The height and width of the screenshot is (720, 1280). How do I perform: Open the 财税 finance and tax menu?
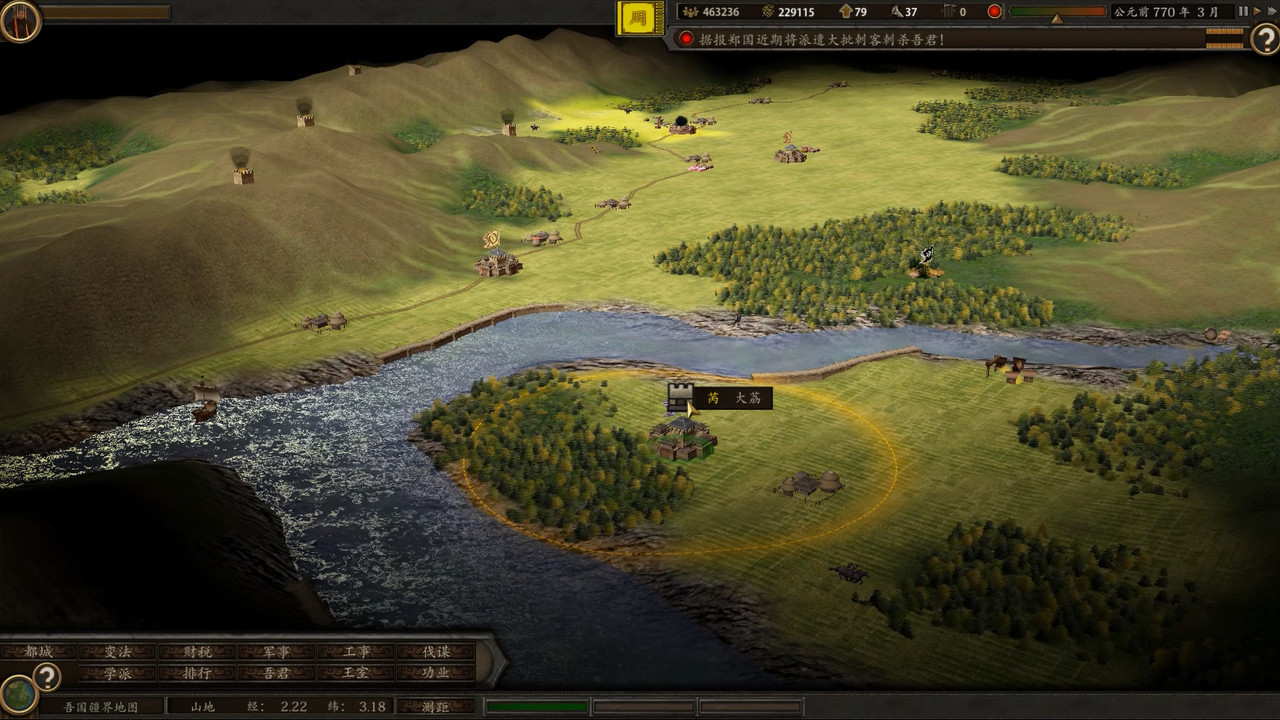[x=197, y=651]
